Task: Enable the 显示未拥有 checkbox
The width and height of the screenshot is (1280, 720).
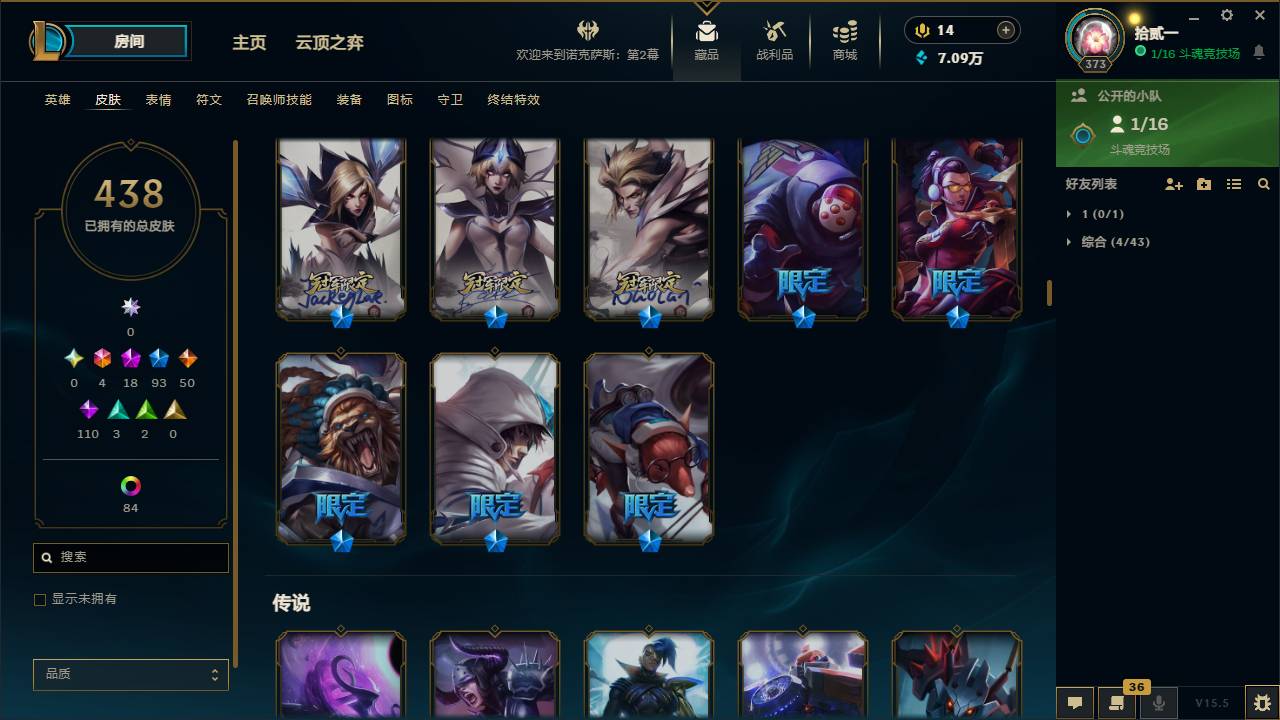Action: [40, 599]
